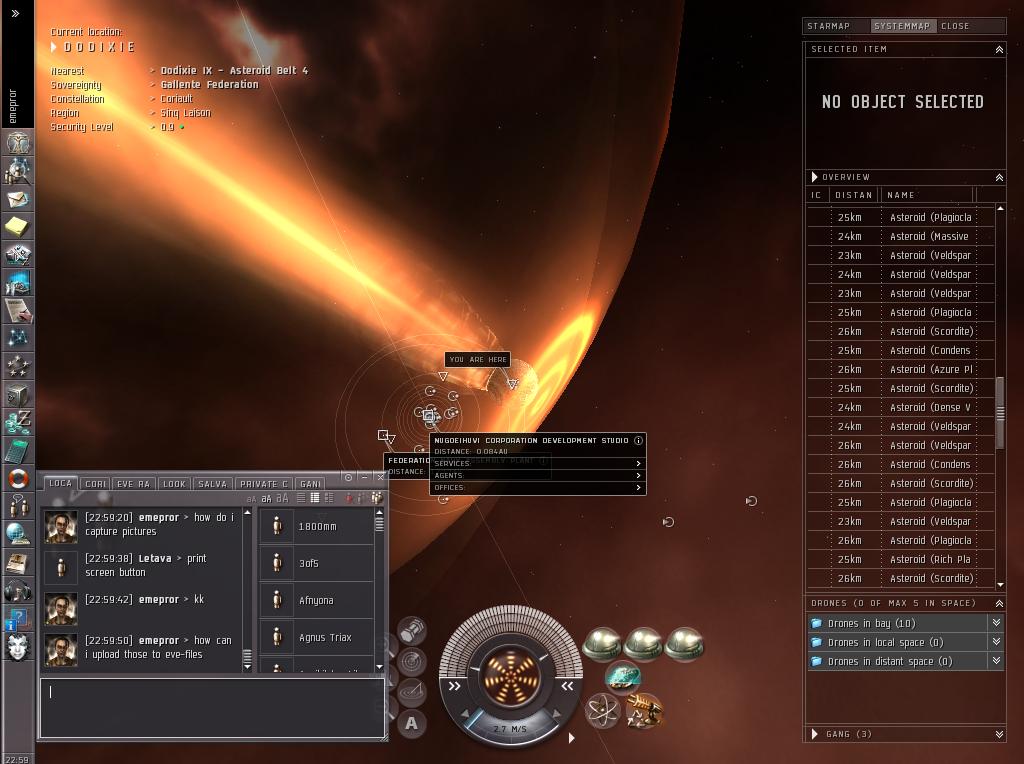
Task: Switch to the Gang chat tab
Action: click(x=310, y=484)
